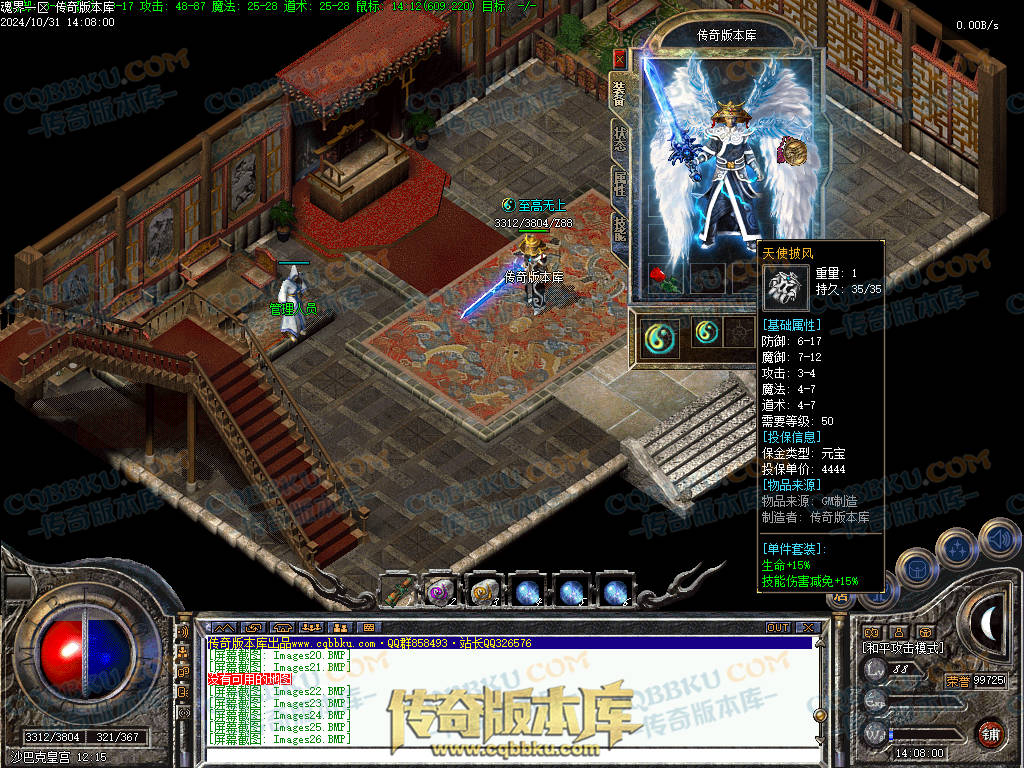Click the OUT button on chat panel
Viewport: 1024px width, 768px height.
coord(778,628)
